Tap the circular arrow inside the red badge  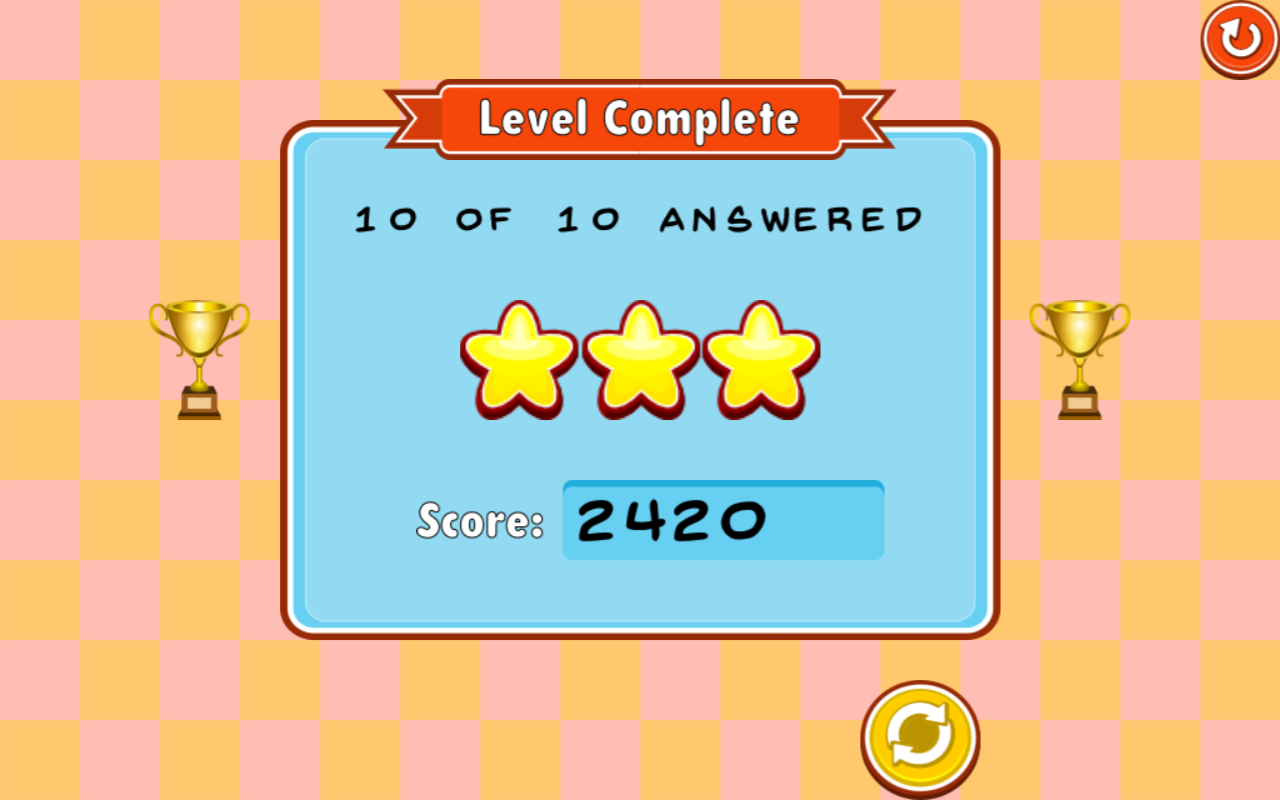coord(1237,39)
